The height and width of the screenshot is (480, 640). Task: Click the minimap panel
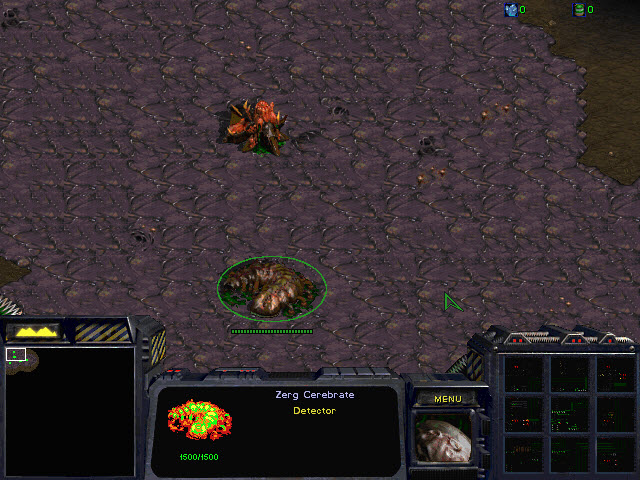[x=70, y=410]
